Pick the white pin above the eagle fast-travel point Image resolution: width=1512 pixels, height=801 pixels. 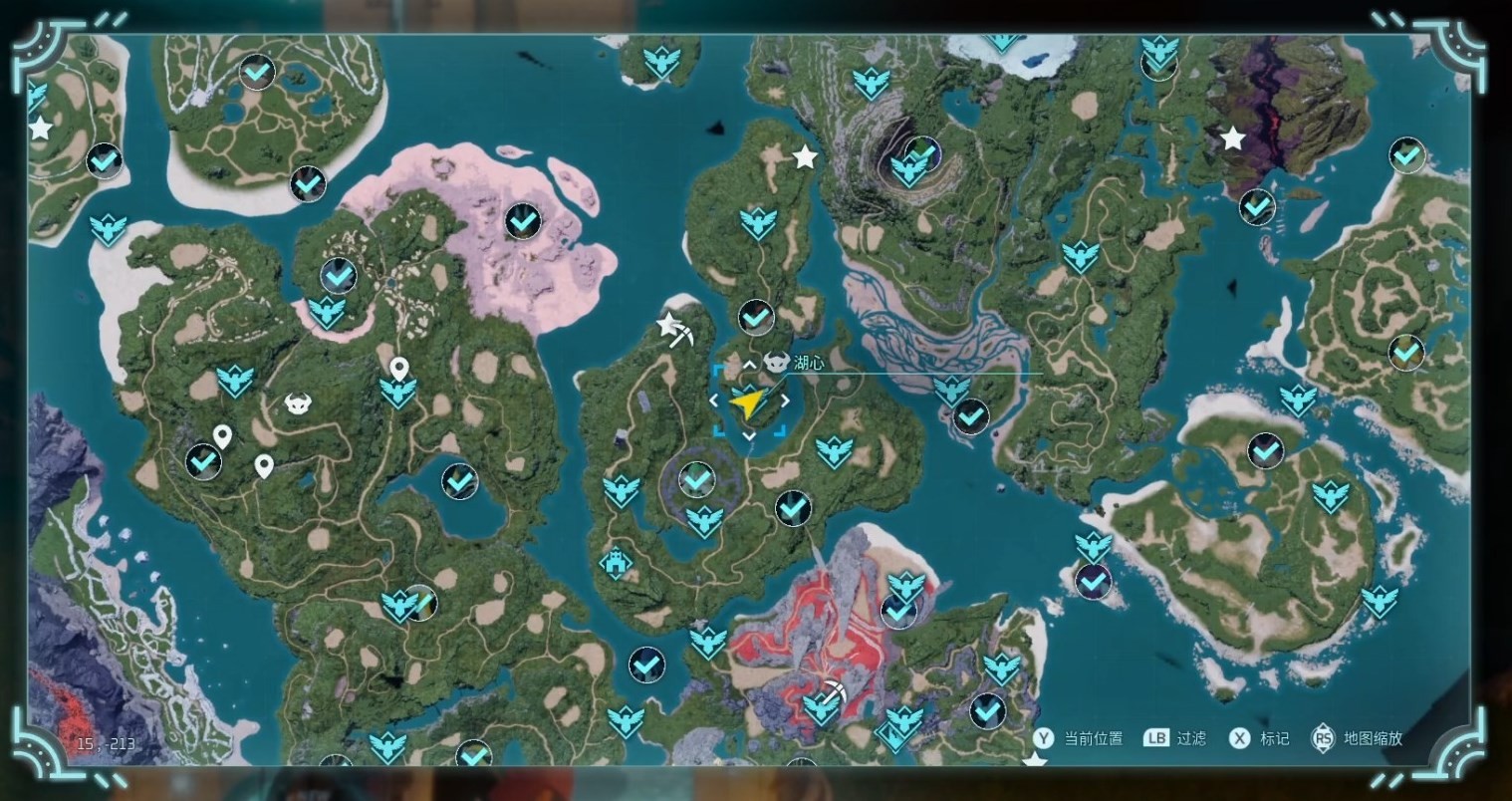tap(398, 369)
